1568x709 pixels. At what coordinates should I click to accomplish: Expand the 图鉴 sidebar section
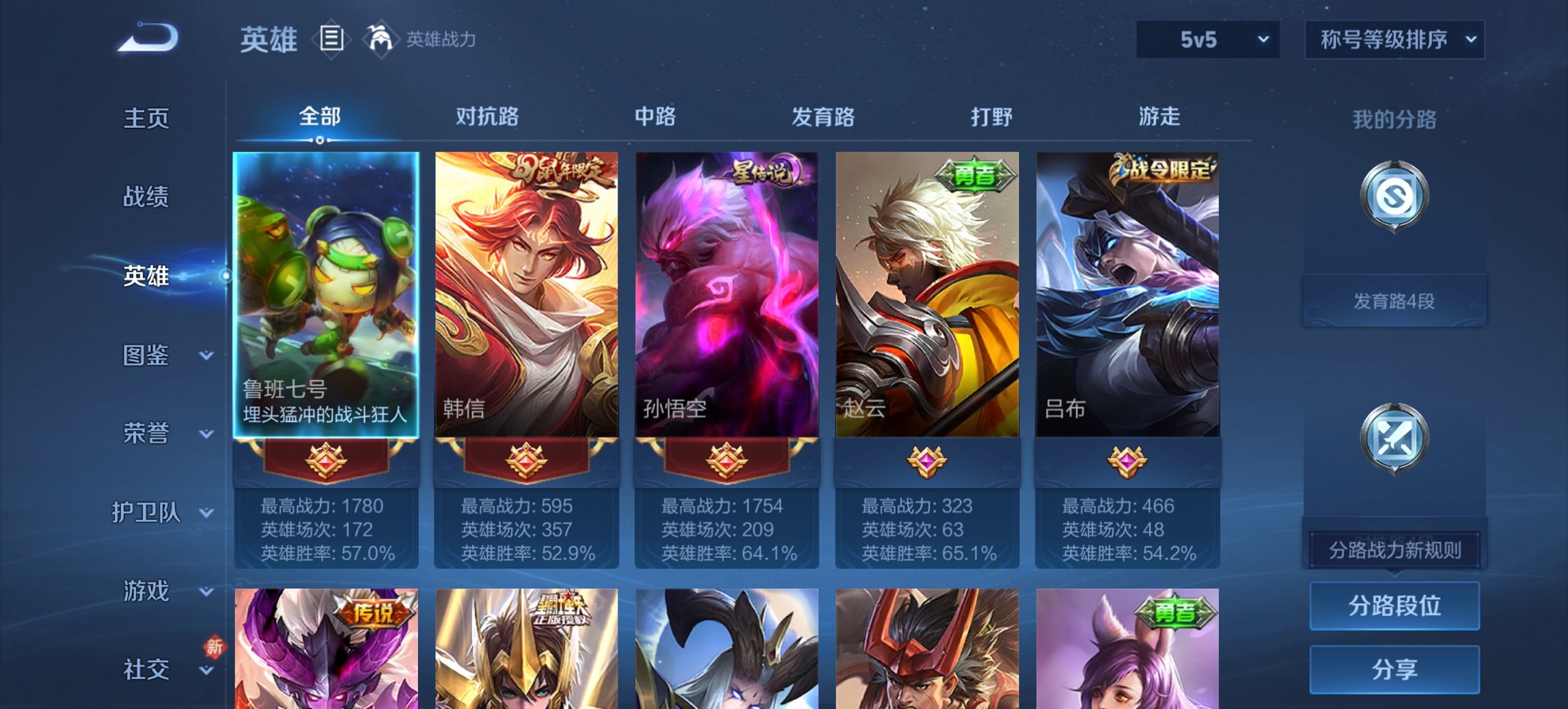[147, 356]
